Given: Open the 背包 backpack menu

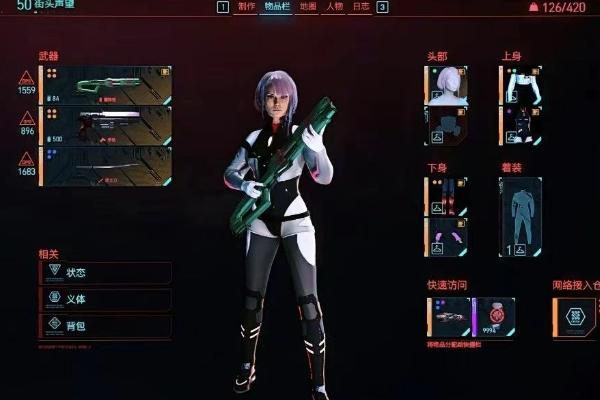Looking at the screenshot, I should (x=104, y=325).
